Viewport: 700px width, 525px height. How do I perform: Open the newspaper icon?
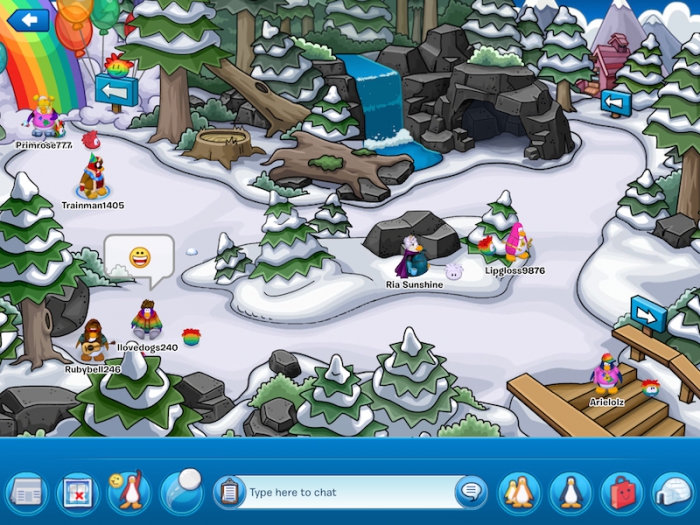[26, 492]
